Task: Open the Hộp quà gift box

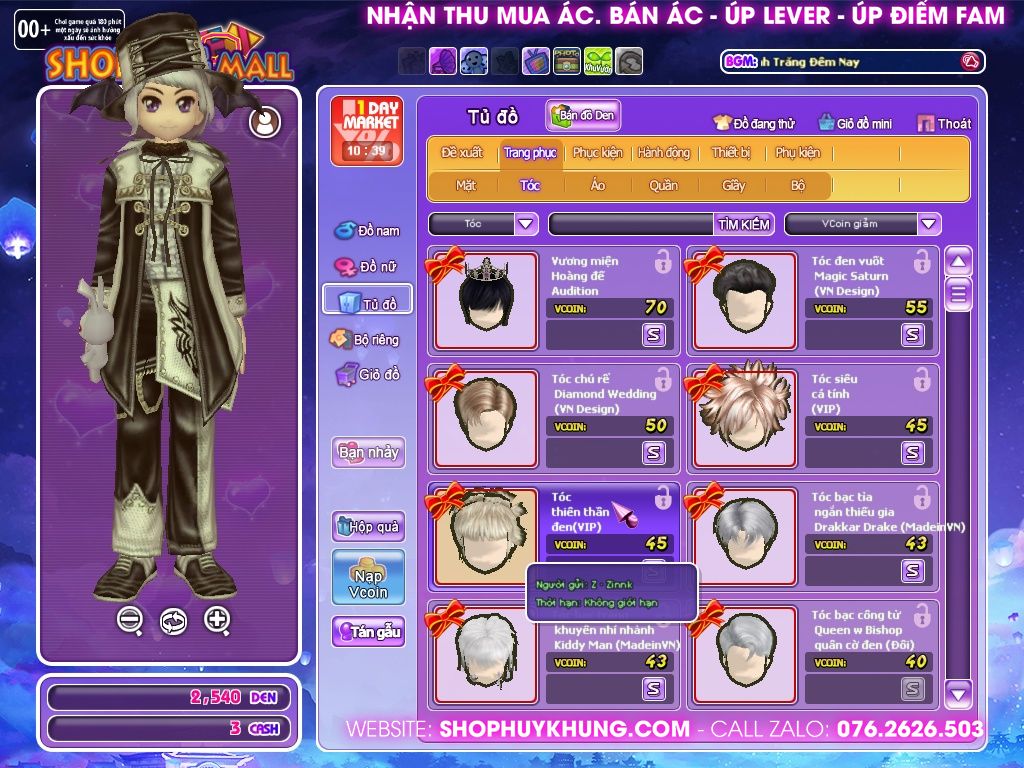Action: pos(368,526)
